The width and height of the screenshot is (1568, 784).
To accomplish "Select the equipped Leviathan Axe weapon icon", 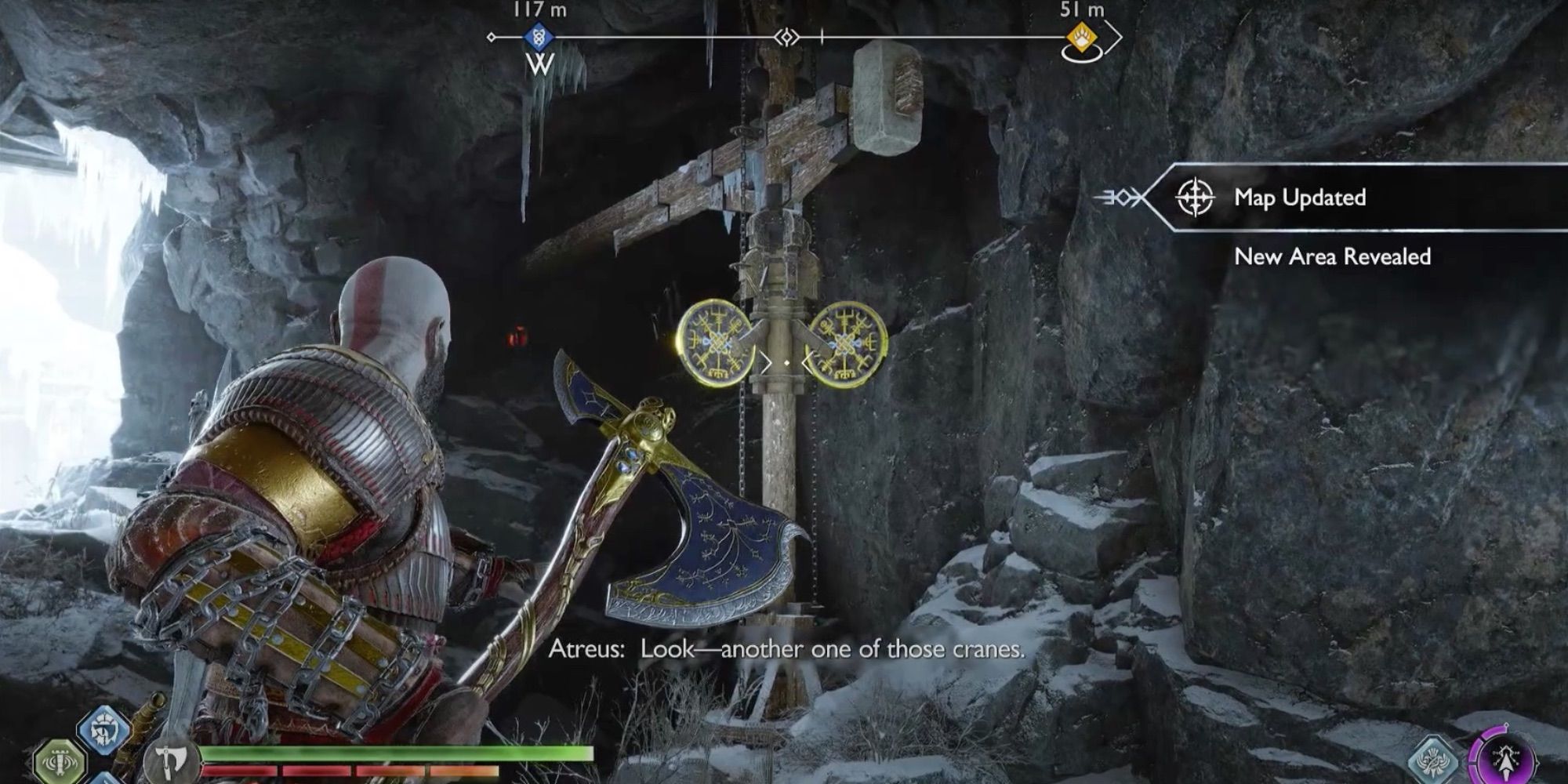I will (x=171, y=762).
